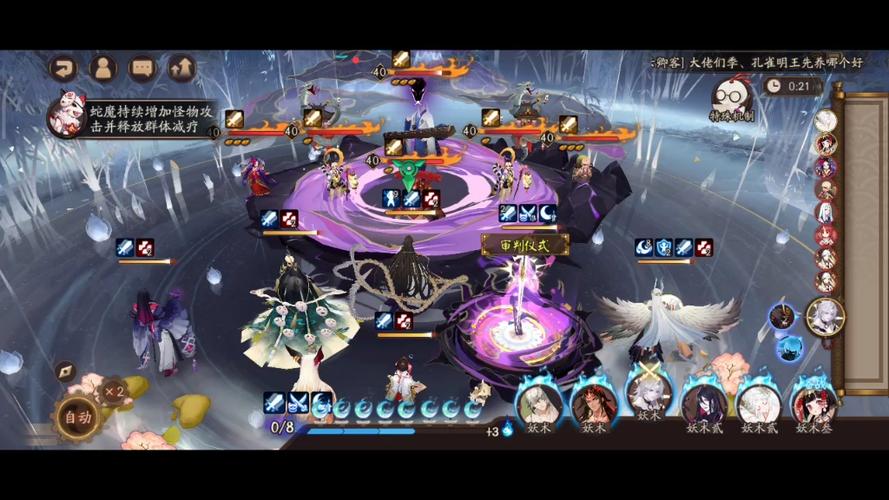This screenshot has height=500, width=889.
Task: Open the player profile icon
Action: click(102, 68)
